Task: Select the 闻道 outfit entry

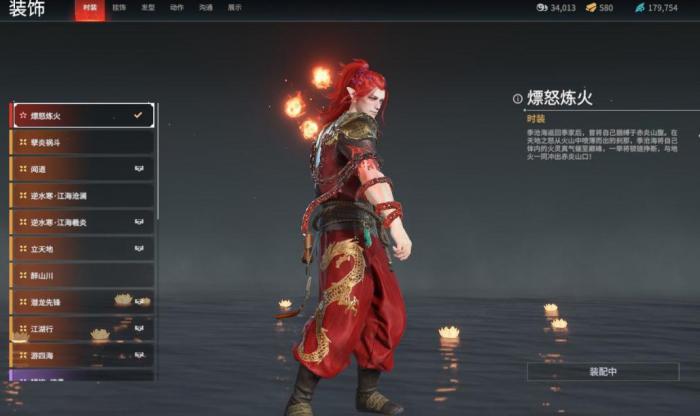Action: (x=82, y=169)
